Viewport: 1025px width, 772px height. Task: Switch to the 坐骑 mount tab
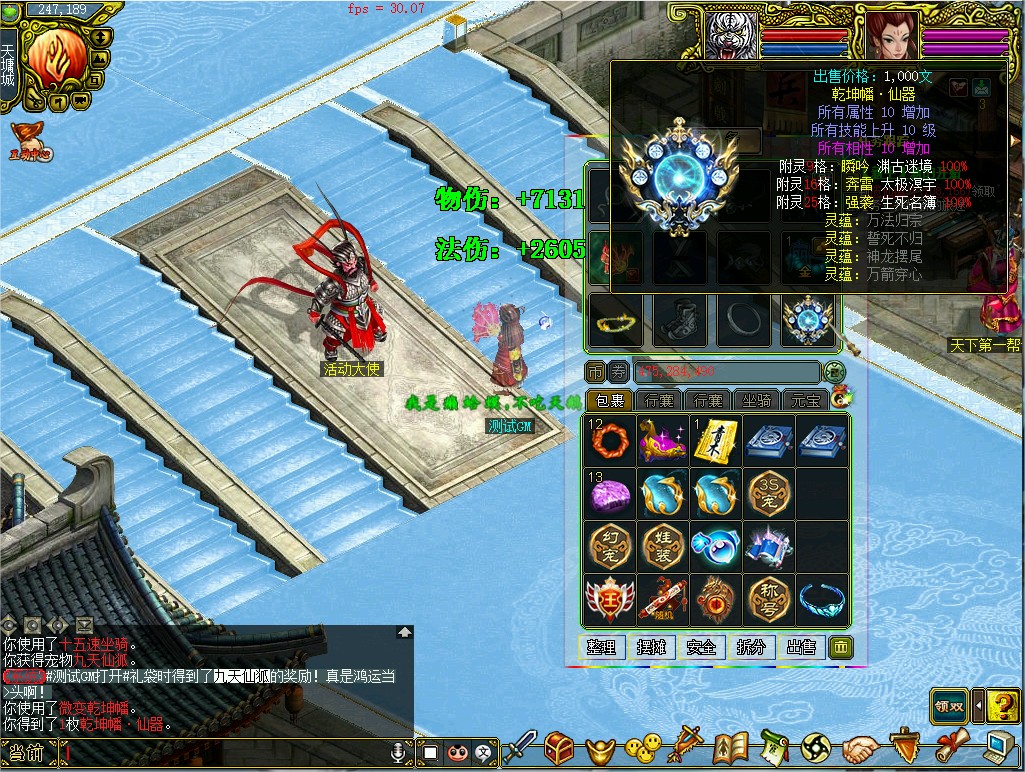click(756, 401)
